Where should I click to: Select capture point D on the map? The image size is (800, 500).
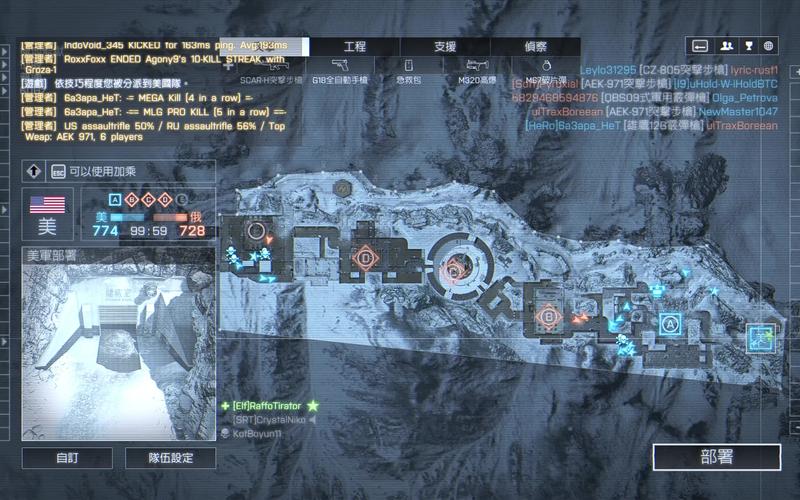(366, 257)
